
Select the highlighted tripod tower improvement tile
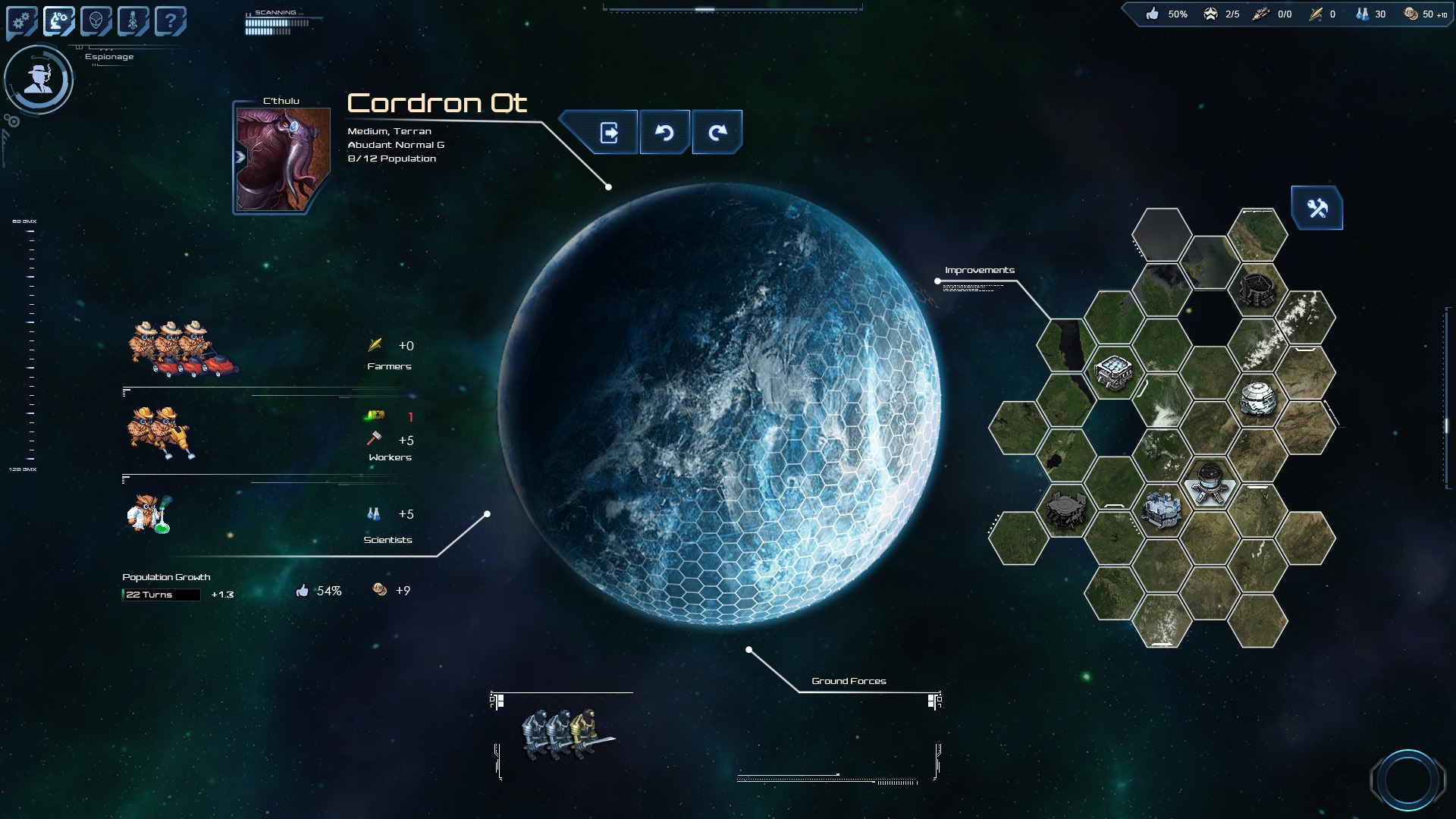point(1210,482)
